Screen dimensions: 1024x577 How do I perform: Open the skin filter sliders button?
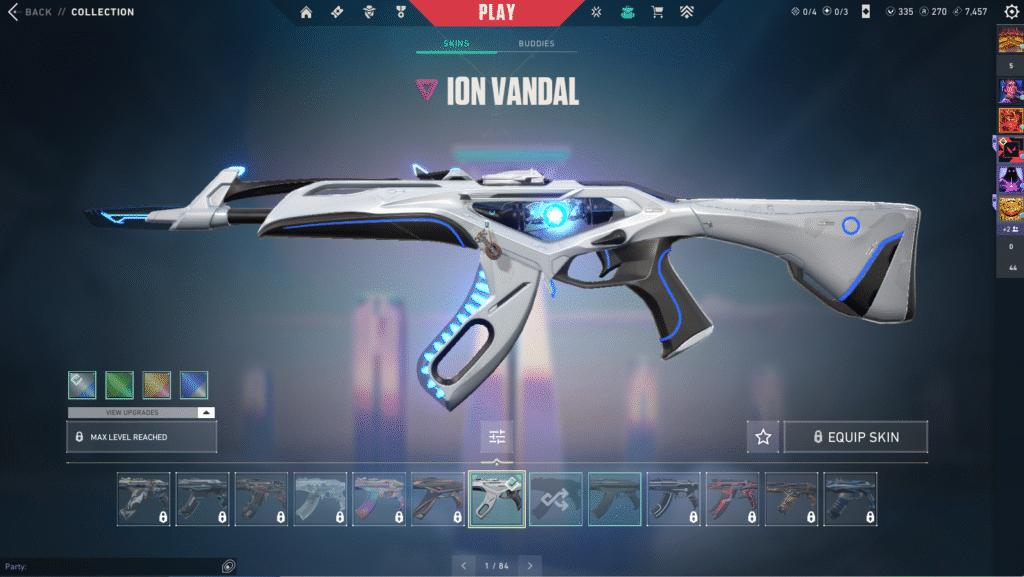point(497,437)
